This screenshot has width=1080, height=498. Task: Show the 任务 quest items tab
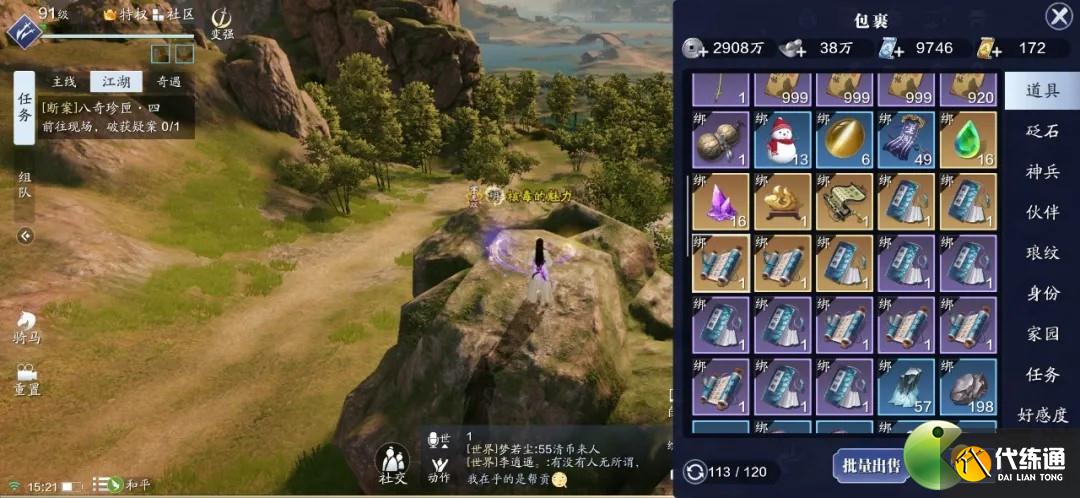click(x=1042, y=375)
